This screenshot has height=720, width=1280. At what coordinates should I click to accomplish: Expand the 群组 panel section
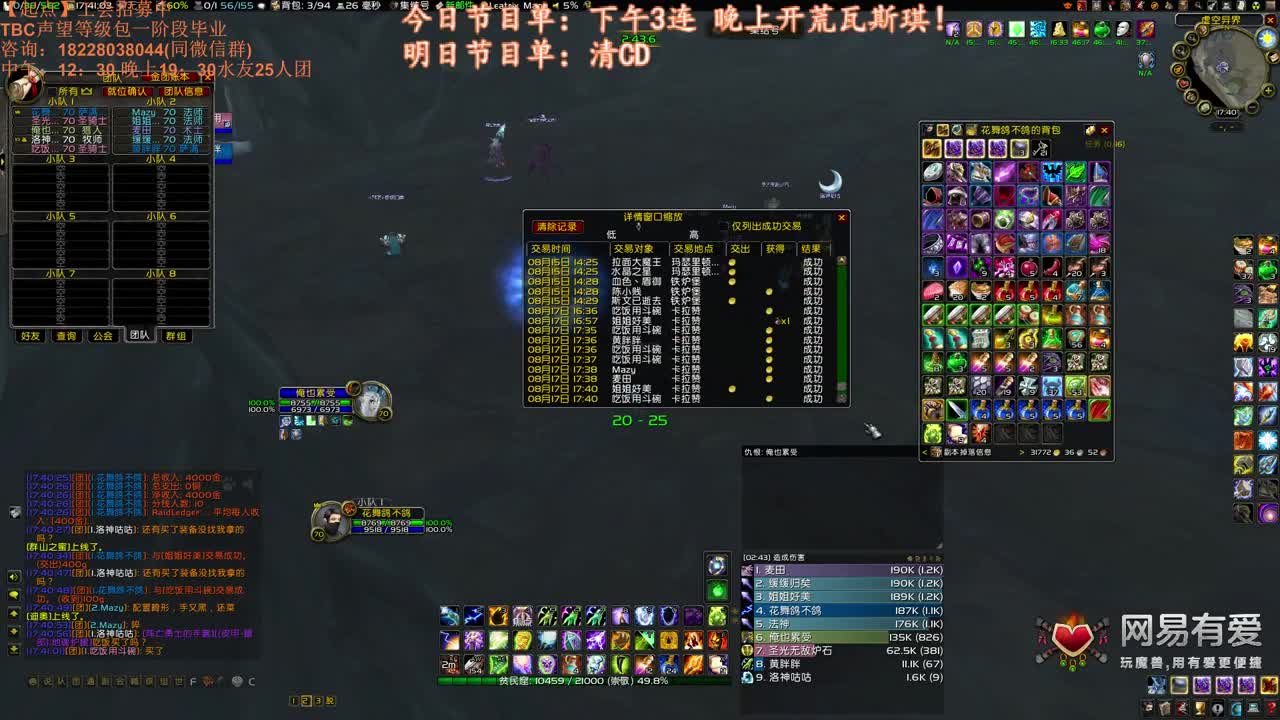[176, 335]
